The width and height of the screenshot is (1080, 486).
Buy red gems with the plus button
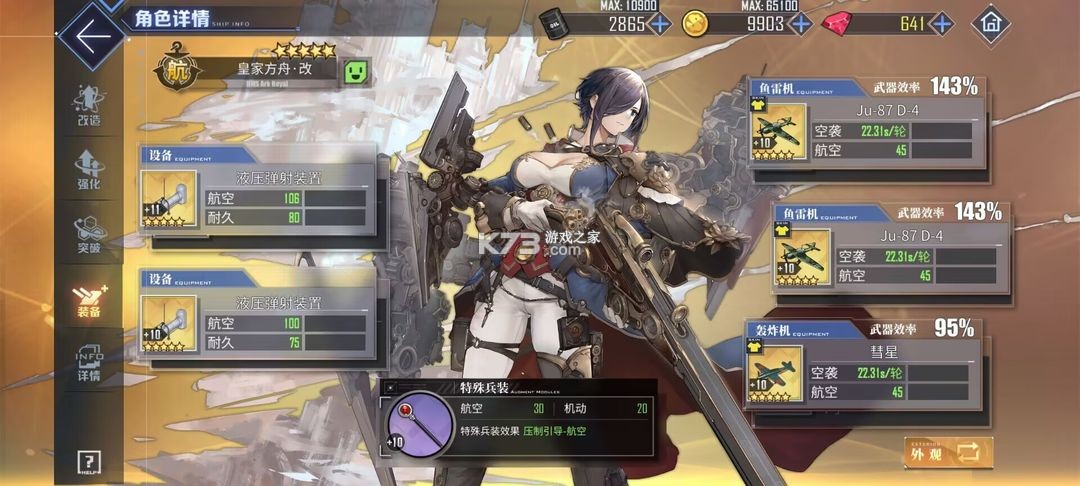point(942,23)
